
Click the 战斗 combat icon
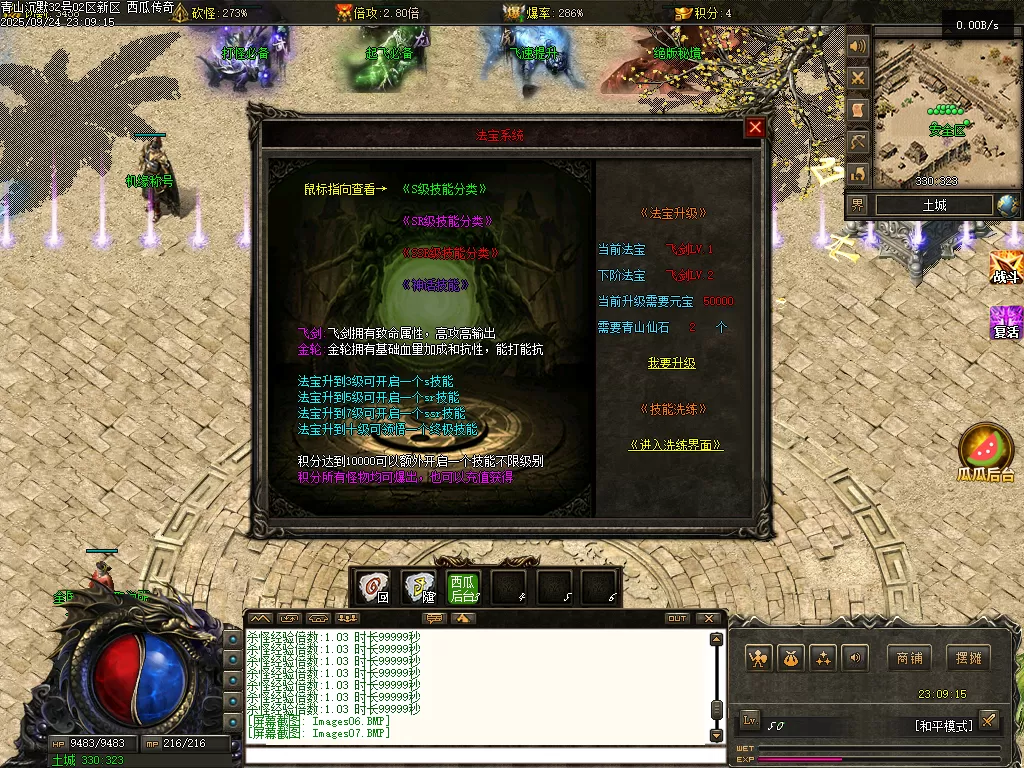coord(1005,268)
